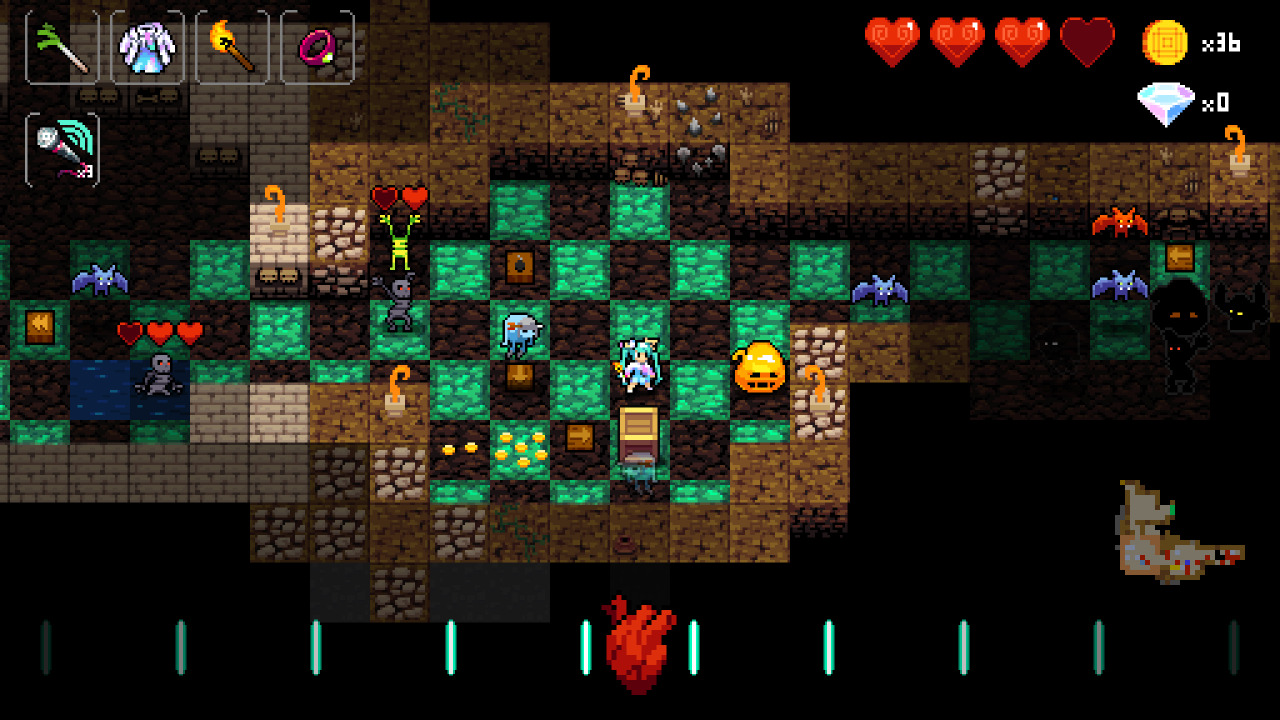Open the crate with the arrow symbol on the left

pyautogui.click(x=38, y=325)
